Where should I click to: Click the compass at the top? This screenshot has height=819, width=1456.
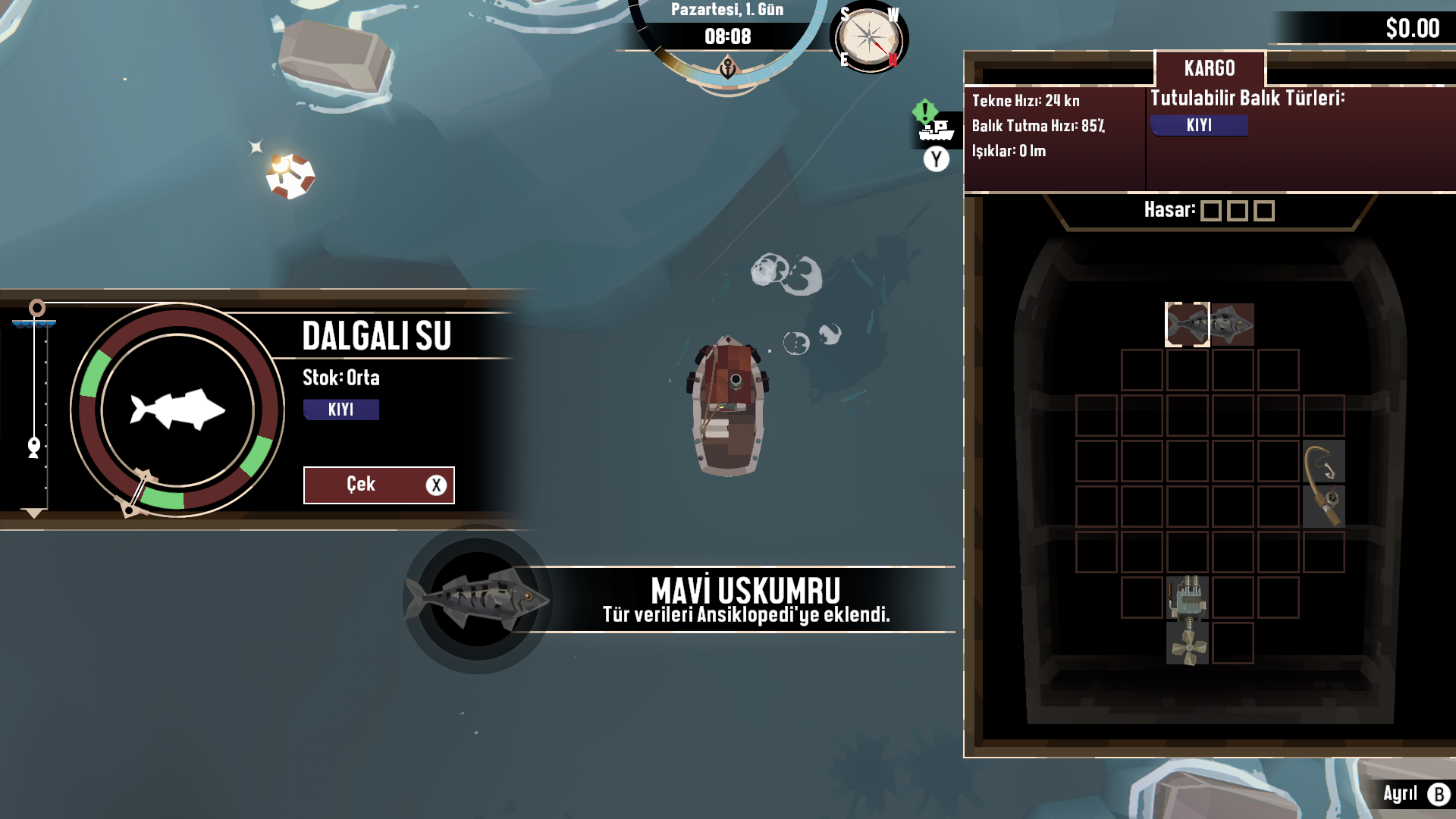point(869,38)
